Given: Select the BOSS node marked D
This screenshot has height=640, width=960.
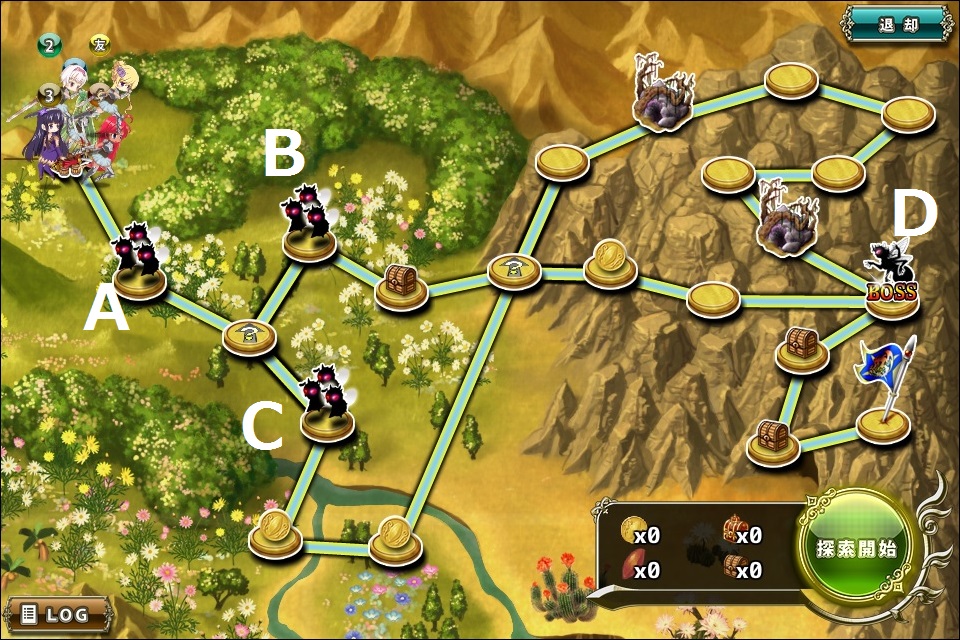Looking at the screenshot, I should click(890, 285).
